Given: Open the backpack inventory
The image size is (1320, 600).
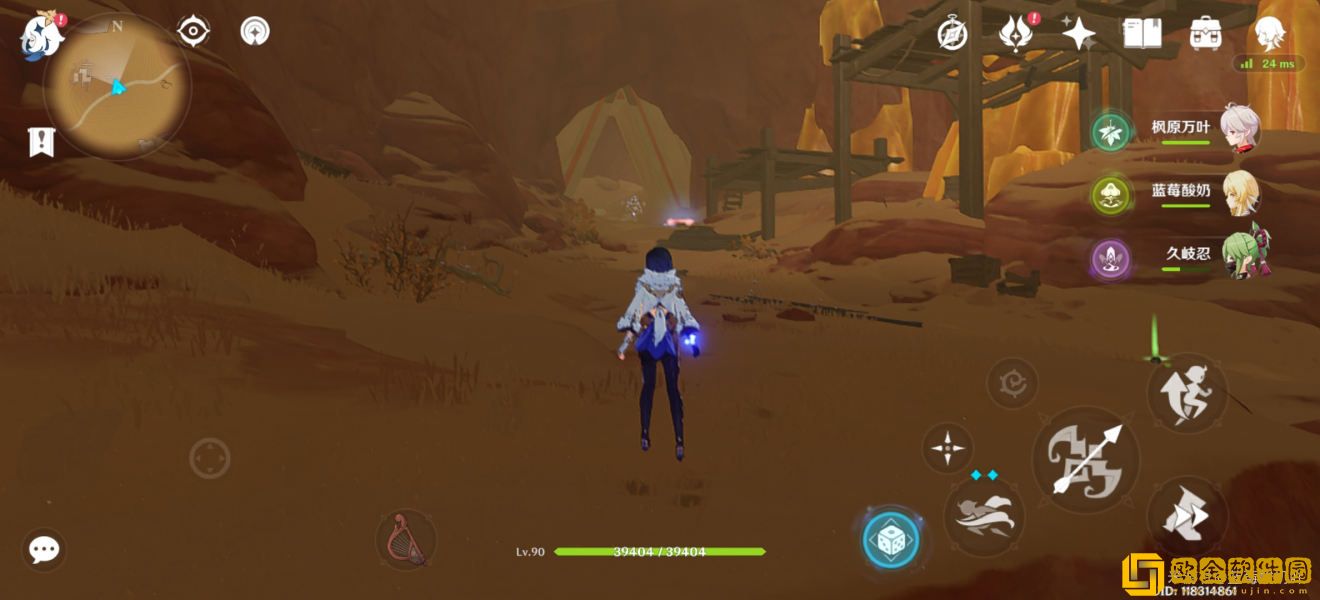Looking at the screenshot, I should (1205, 34).
